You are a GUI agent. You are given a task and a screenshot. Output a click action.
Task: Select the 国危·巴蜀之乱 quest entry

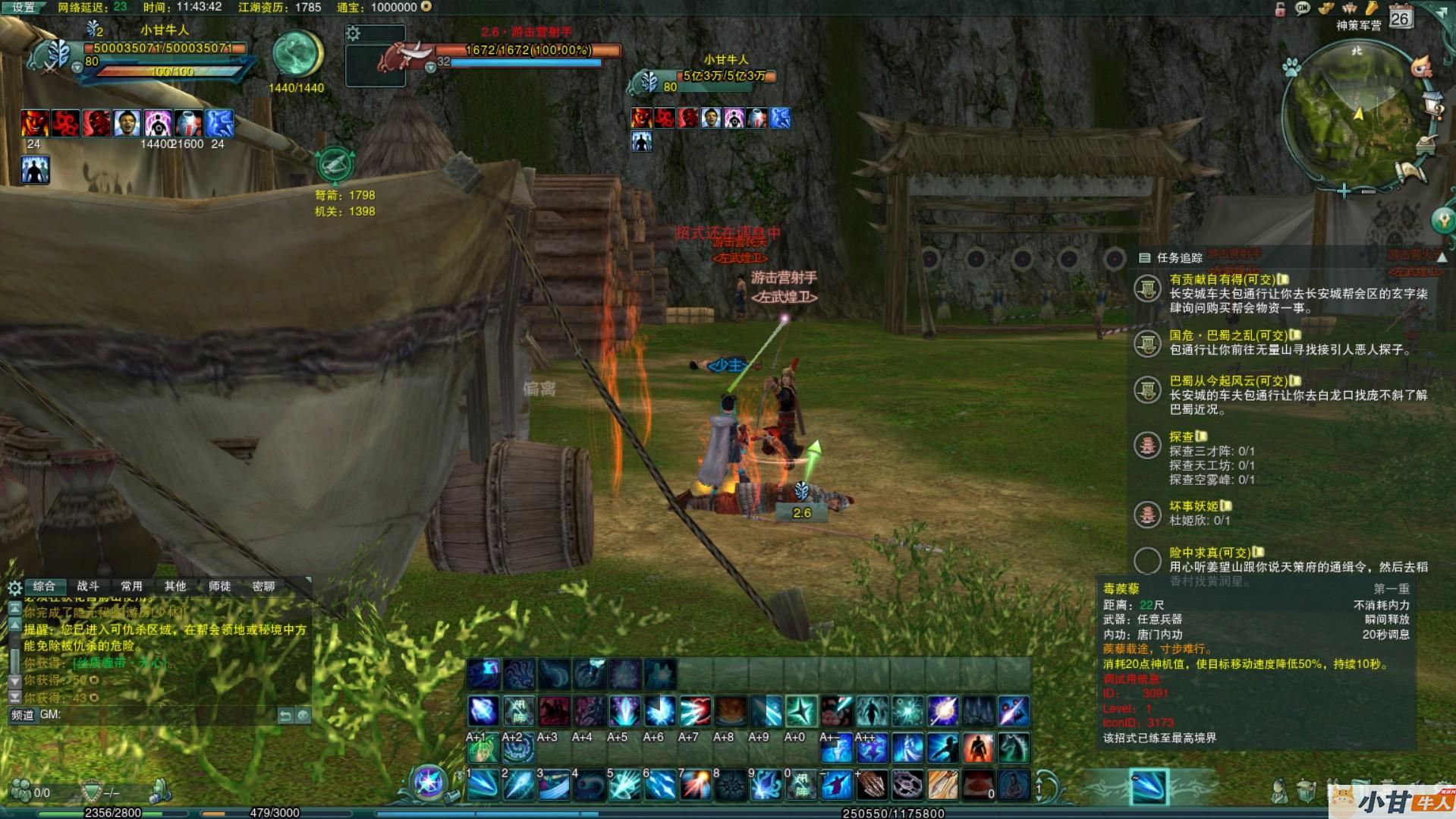1228,335
